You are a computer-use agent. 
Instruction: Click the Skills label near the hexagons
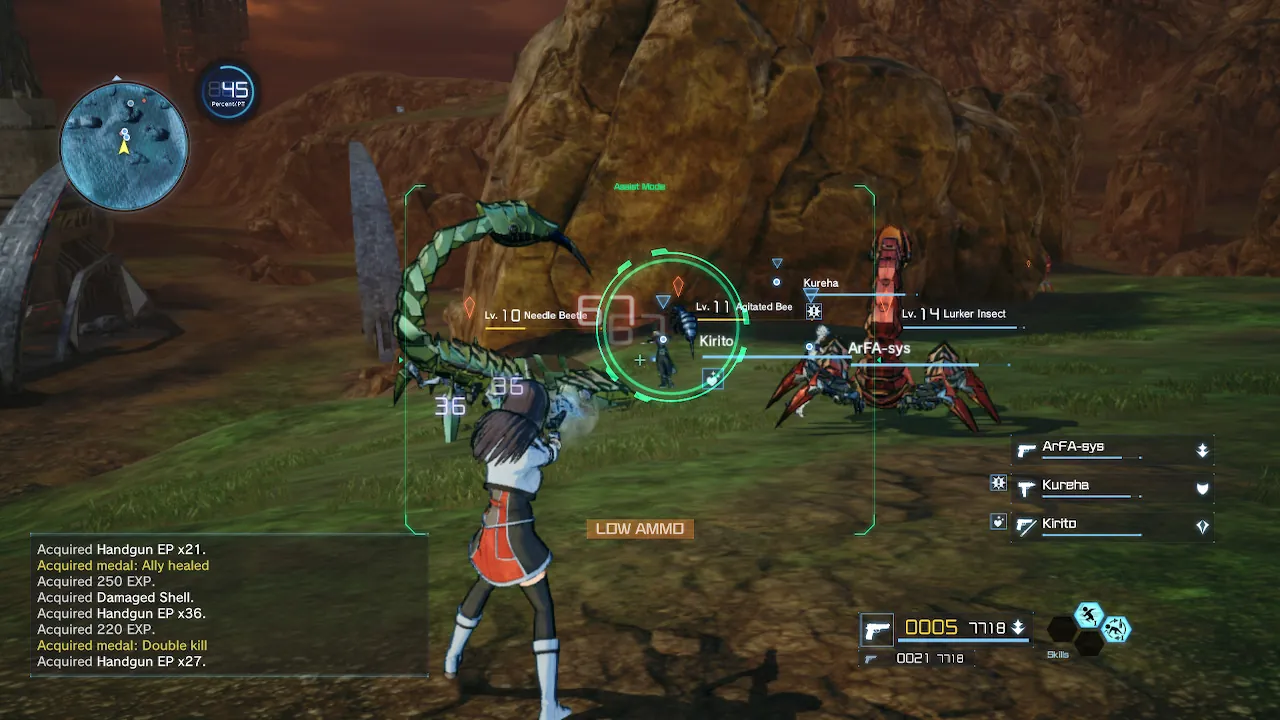(1058, 654)
